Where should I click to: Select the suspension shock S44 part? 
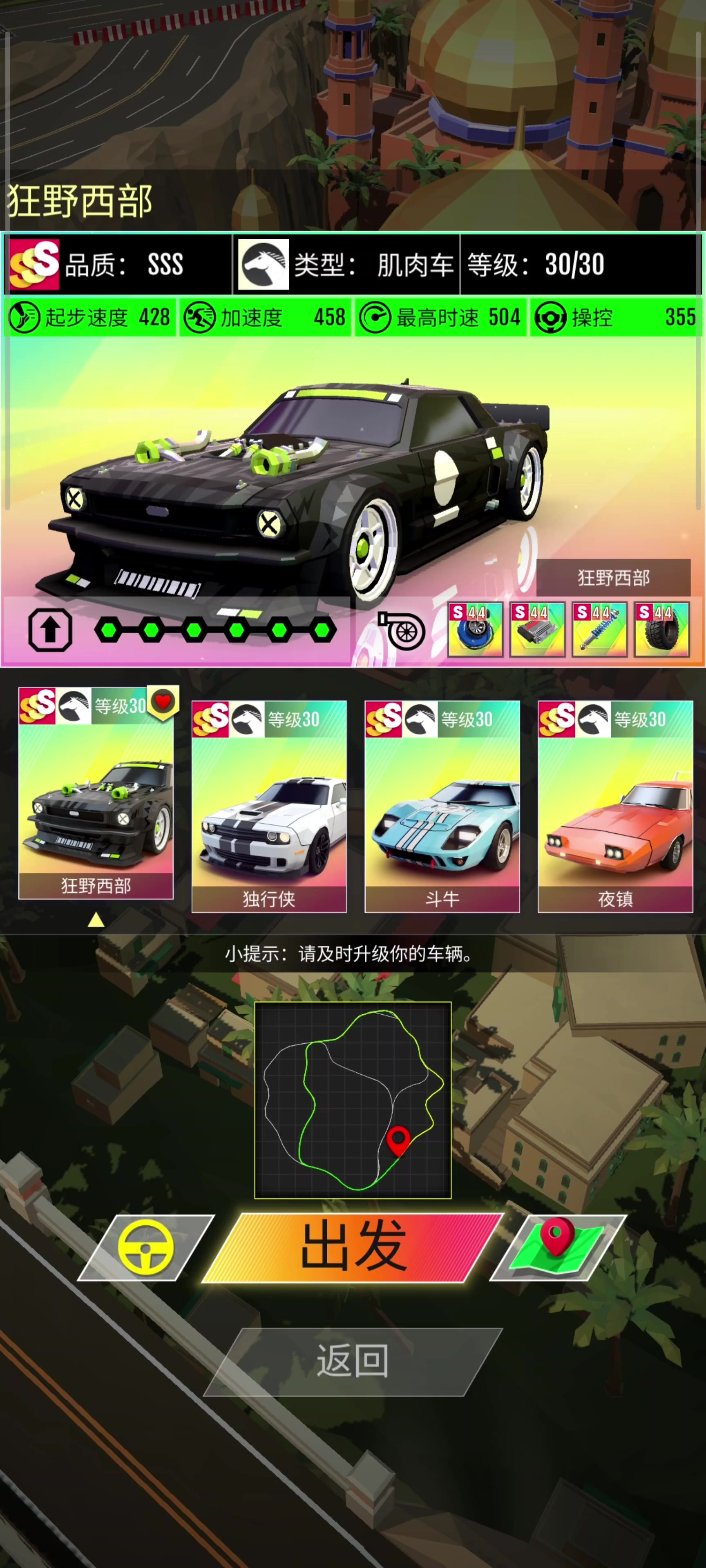598,630
